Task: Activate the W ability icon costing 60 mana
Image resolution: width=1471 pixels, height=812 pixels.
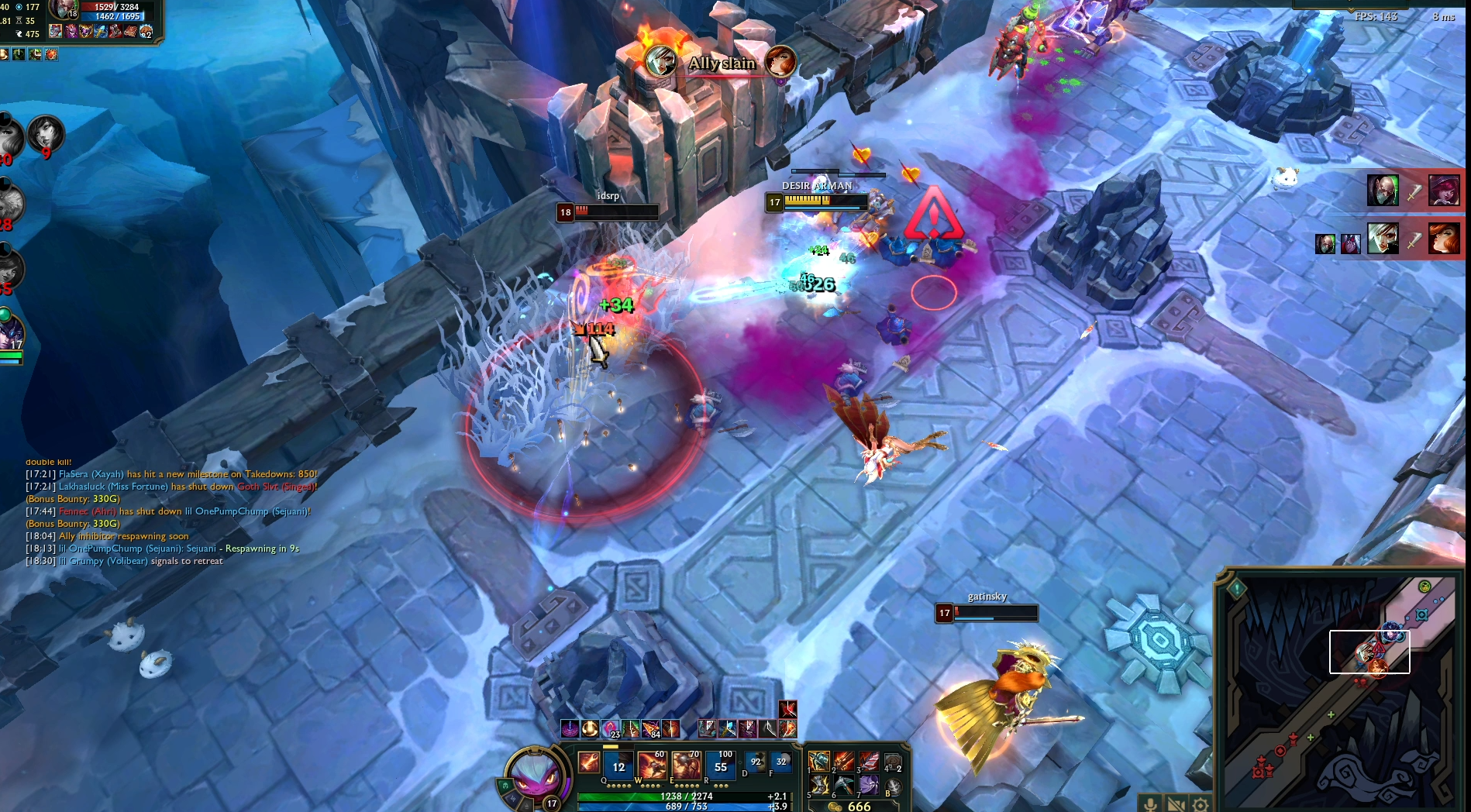Action: click(652, 766)
